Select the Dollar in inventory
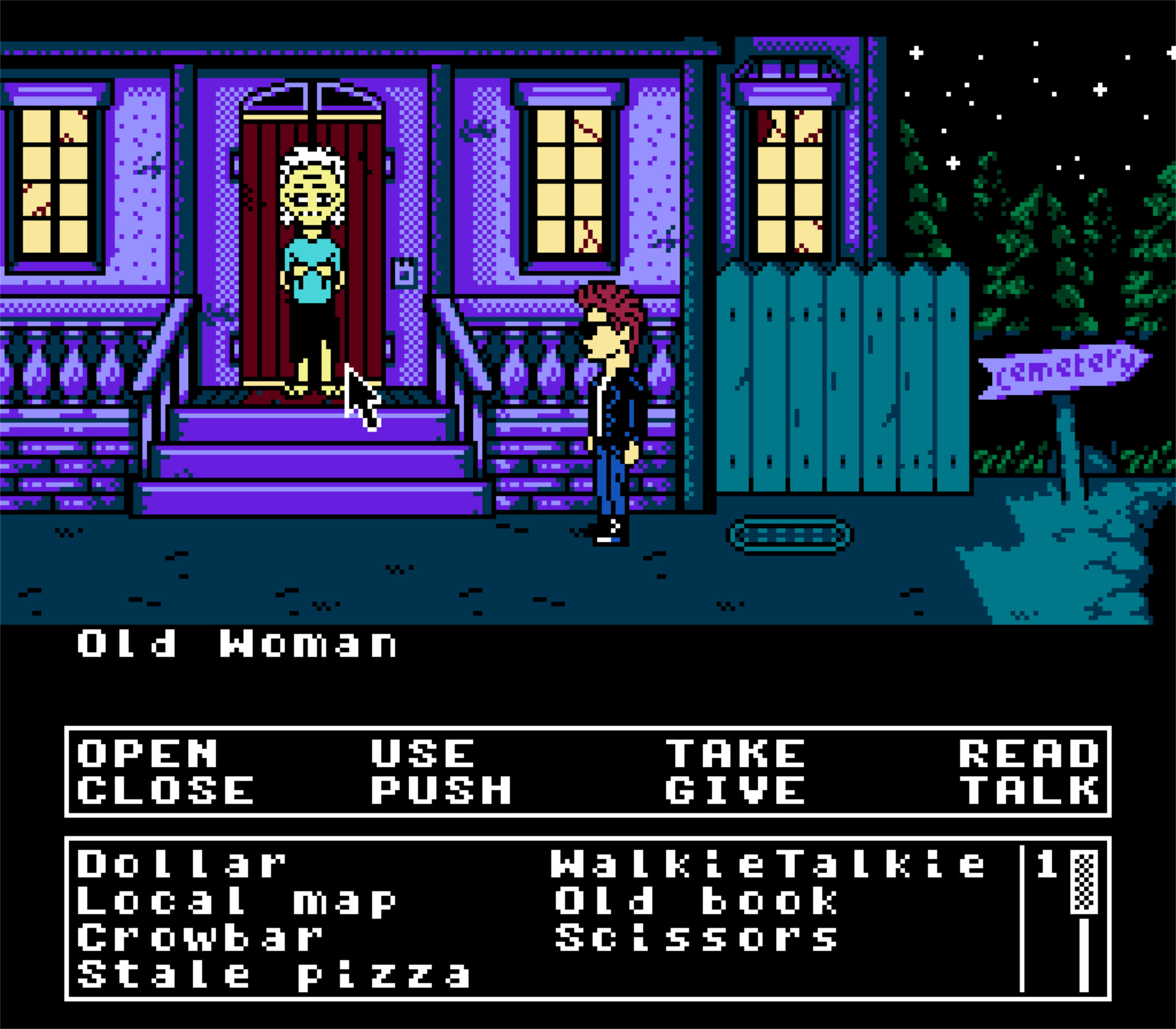Viewport: 1176px width, 1029px height. (x=181, y=864)
